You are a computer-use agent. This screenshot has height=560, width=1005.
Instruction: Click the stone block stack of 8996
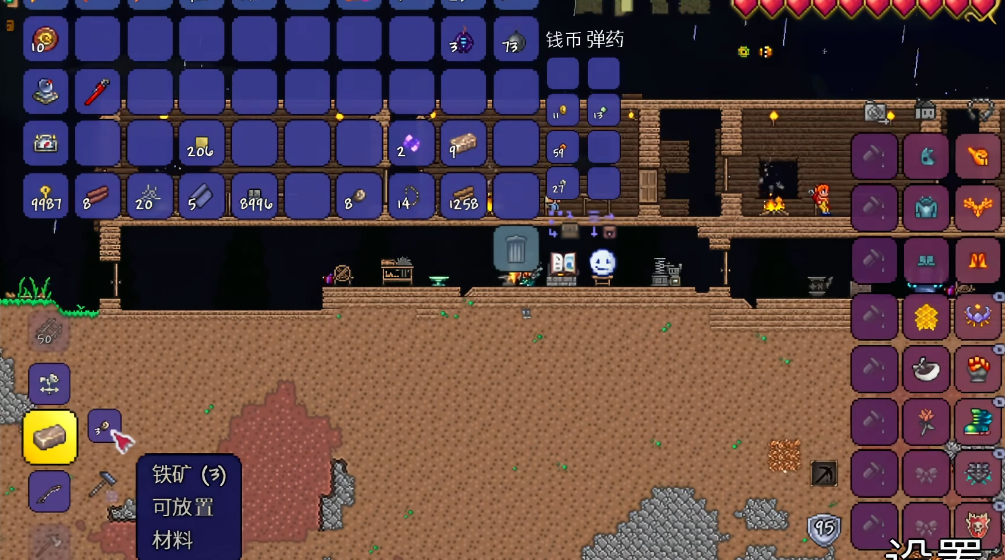[255, 196]
